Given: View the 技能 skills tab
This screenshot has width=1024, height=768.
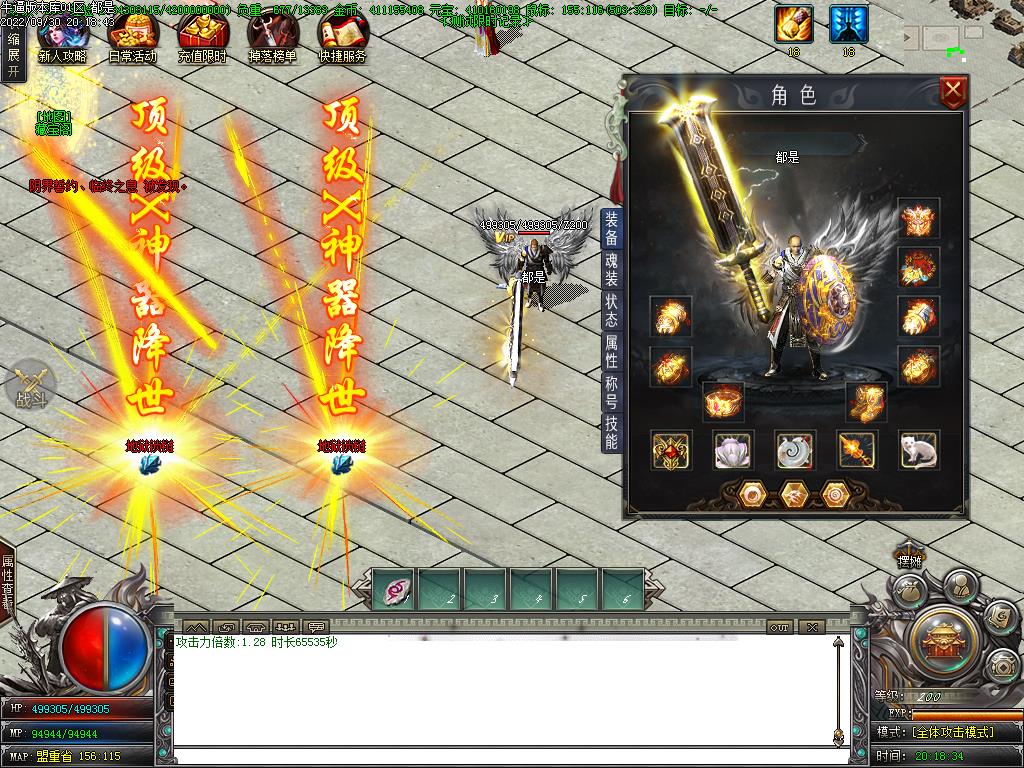Looking at the screenshot, I should click(x=611, y=432).
